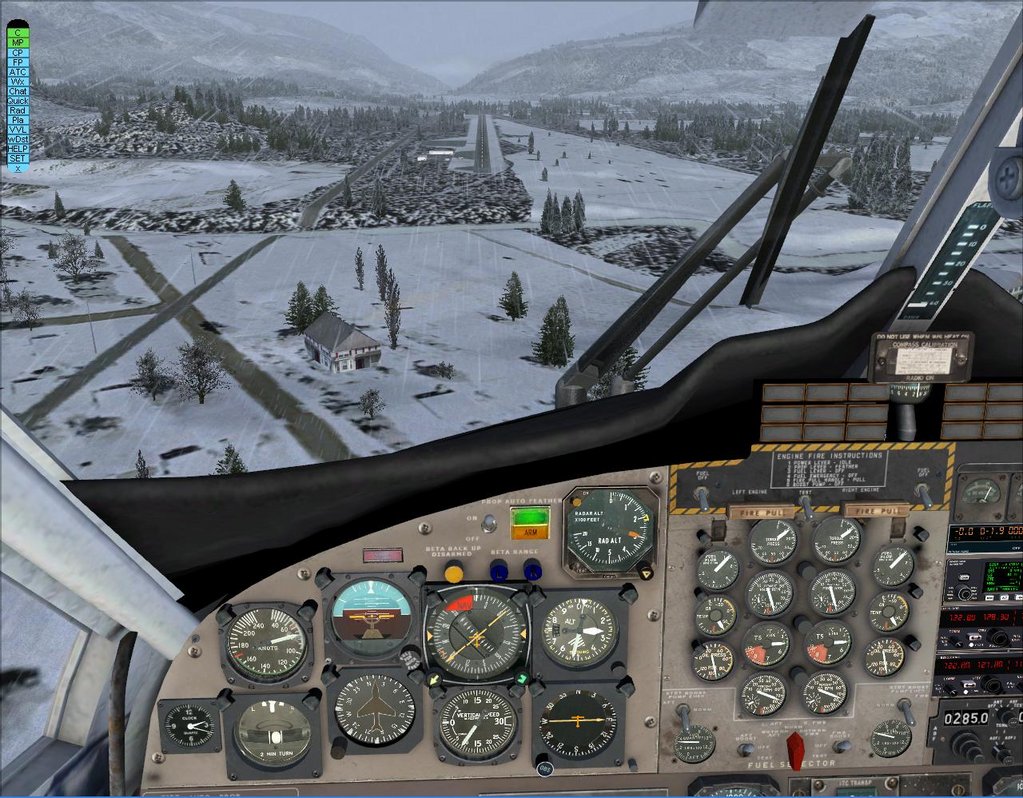The image size is (1023, 798).
Task: Open the Chat window entry
Action: coord(17,91)
